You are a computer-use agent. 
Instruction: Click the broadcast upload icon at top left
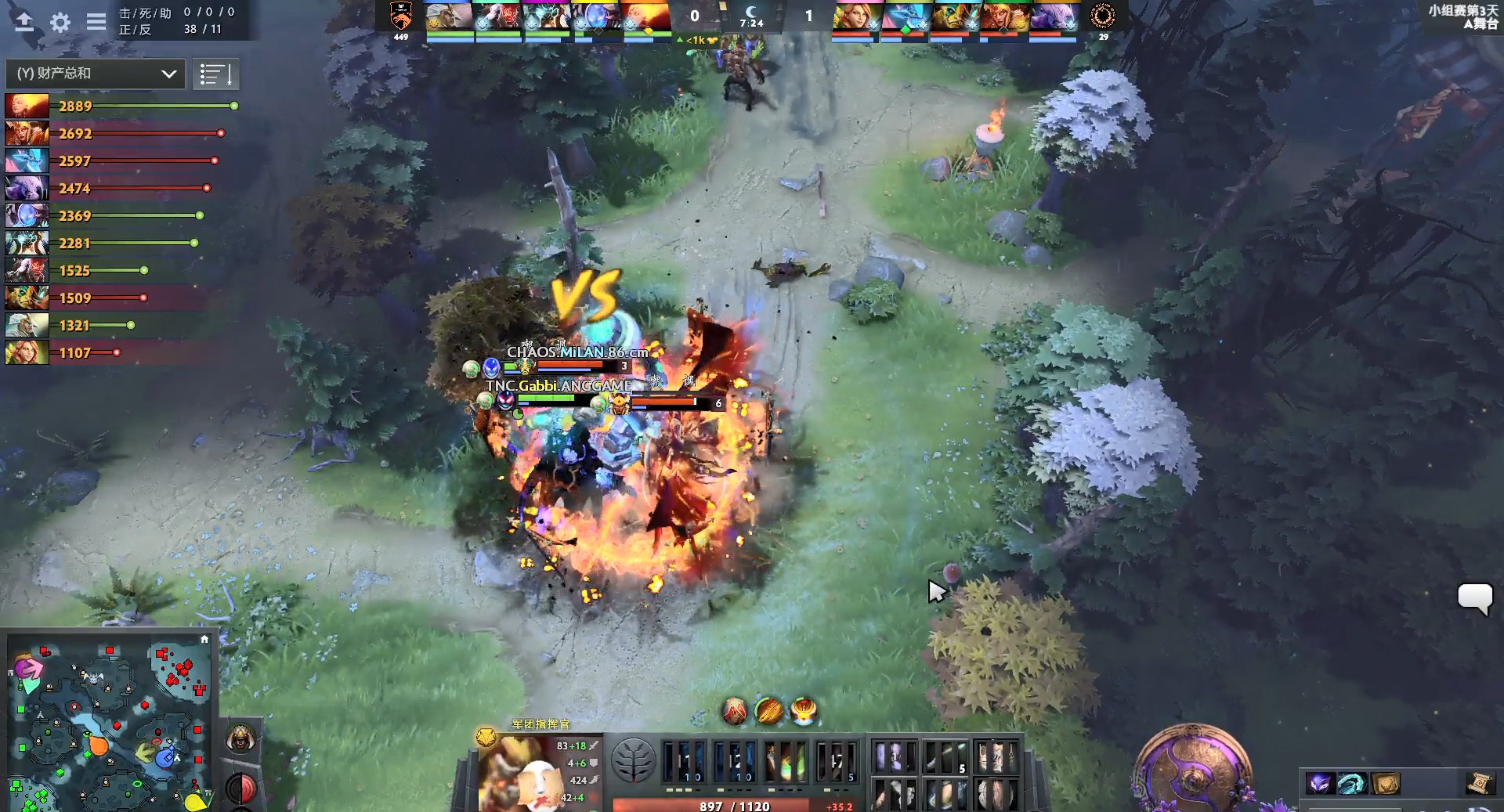pos(23,23)
